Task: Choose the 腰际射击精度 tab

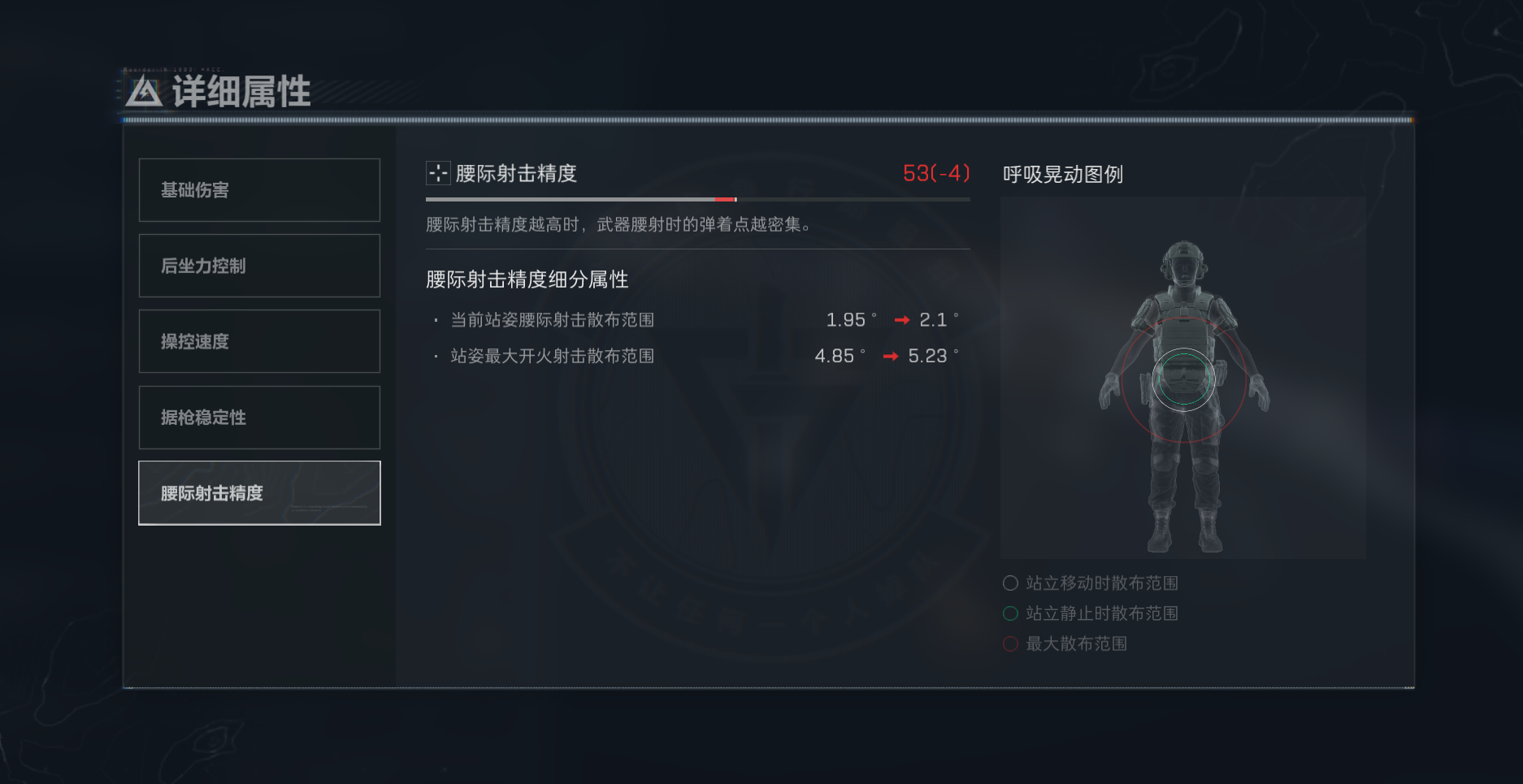Action: coord(259,493)
